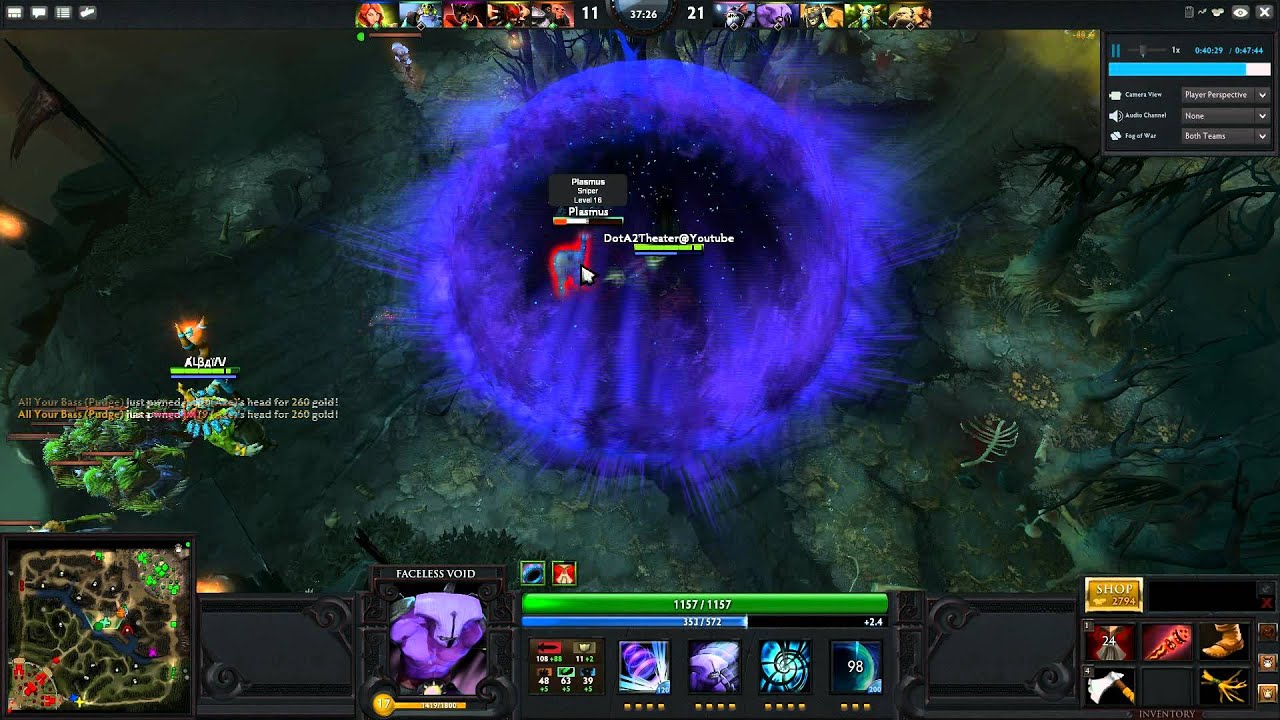Activate the Time Walk ability

pyautogui.click(x=643, y=666)
